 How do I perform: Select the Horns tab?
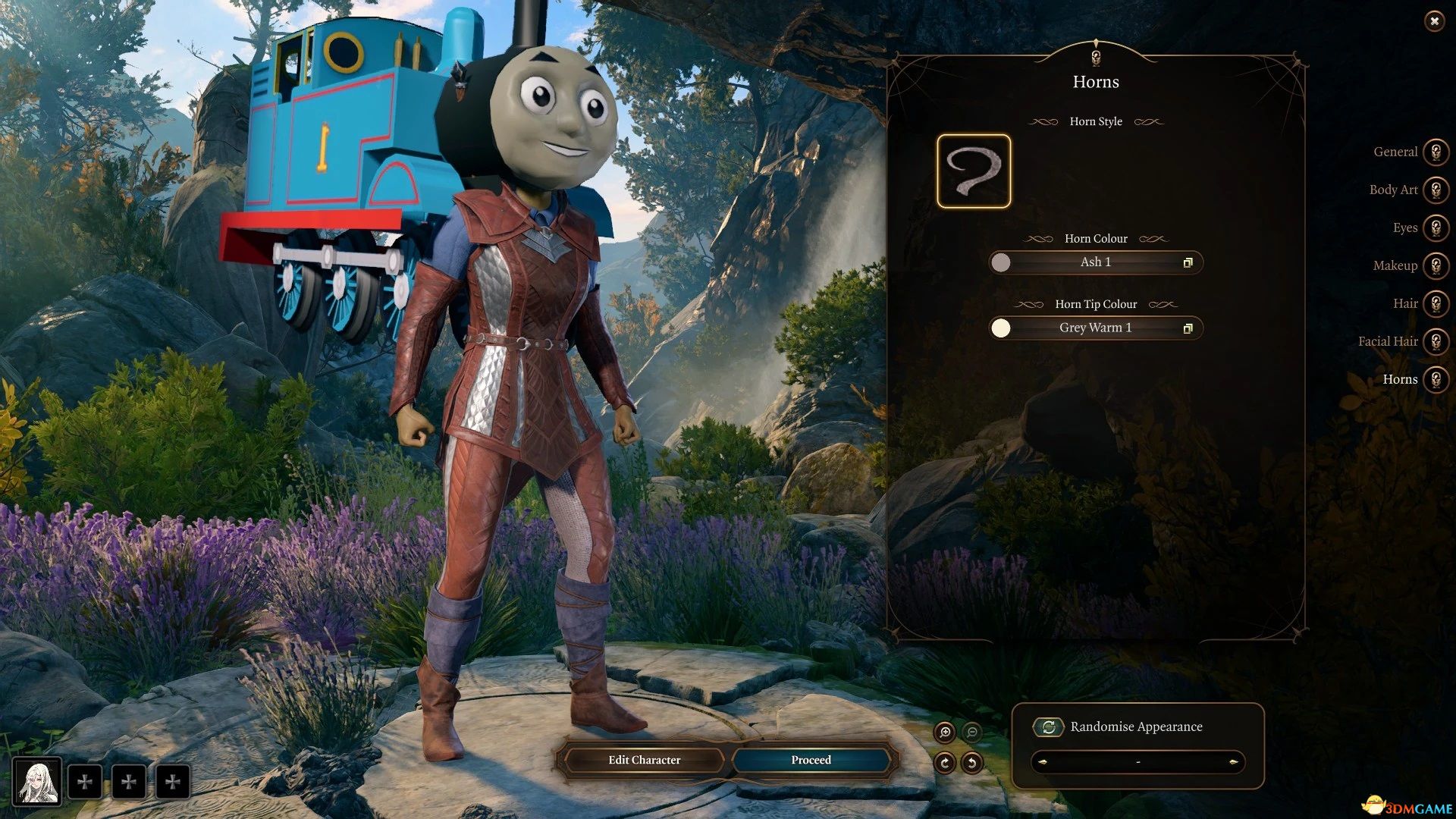click(1435, 379)
